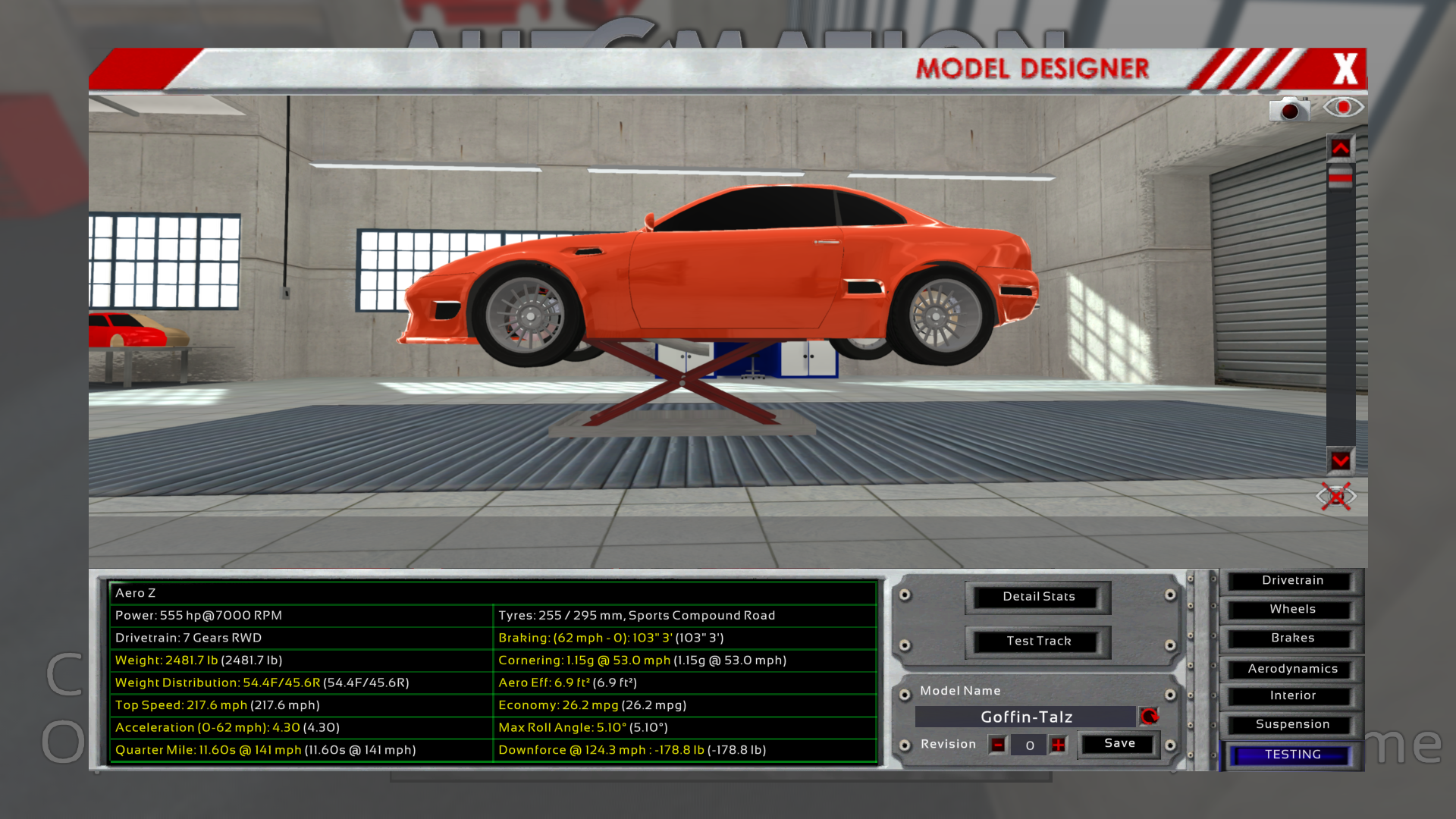Close the Model Designer window
Viewport: 1456px width, 819px height.
1345,69
